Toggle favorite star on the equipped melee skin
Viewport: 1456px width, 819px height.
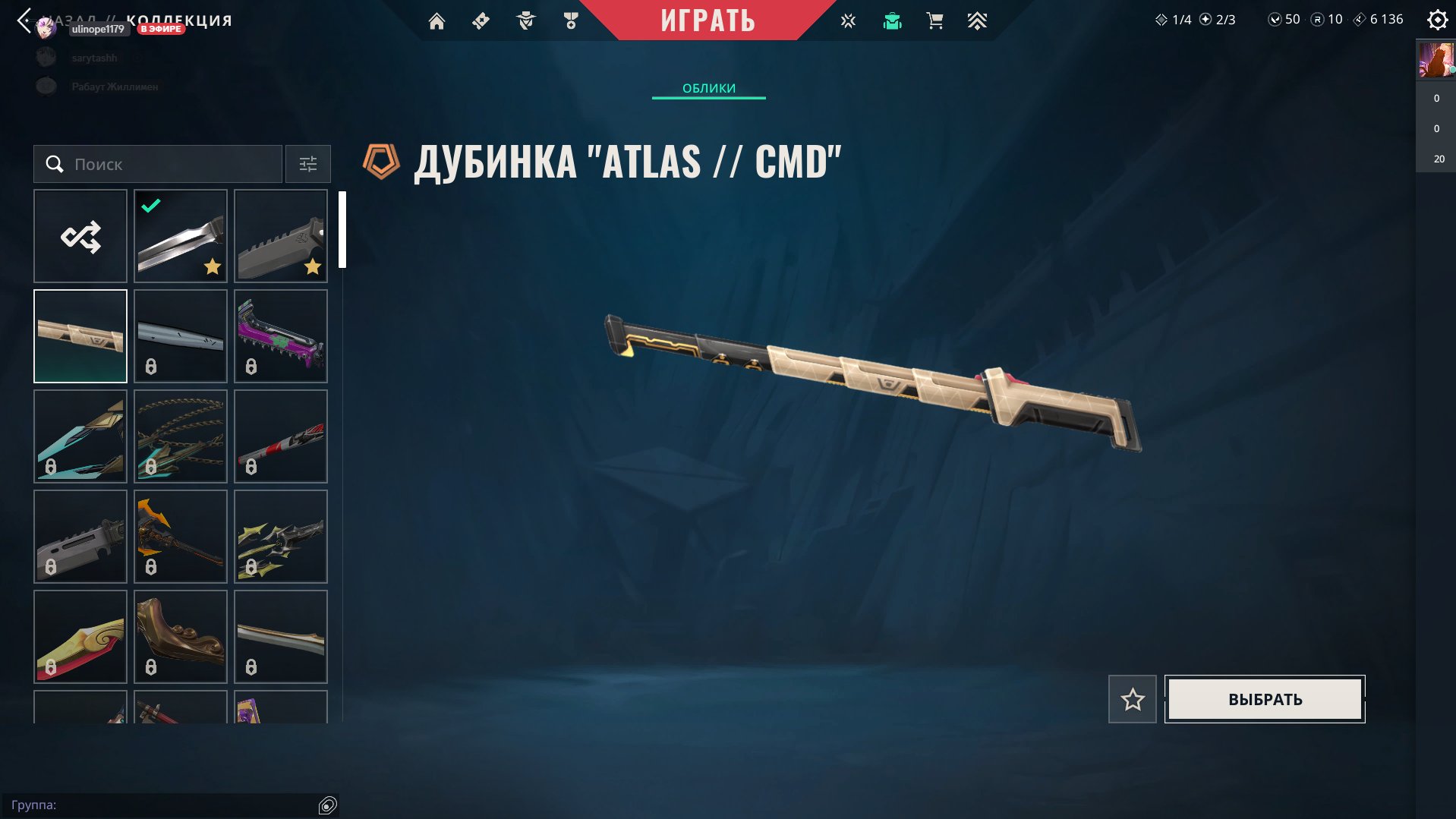pos(213,266)
